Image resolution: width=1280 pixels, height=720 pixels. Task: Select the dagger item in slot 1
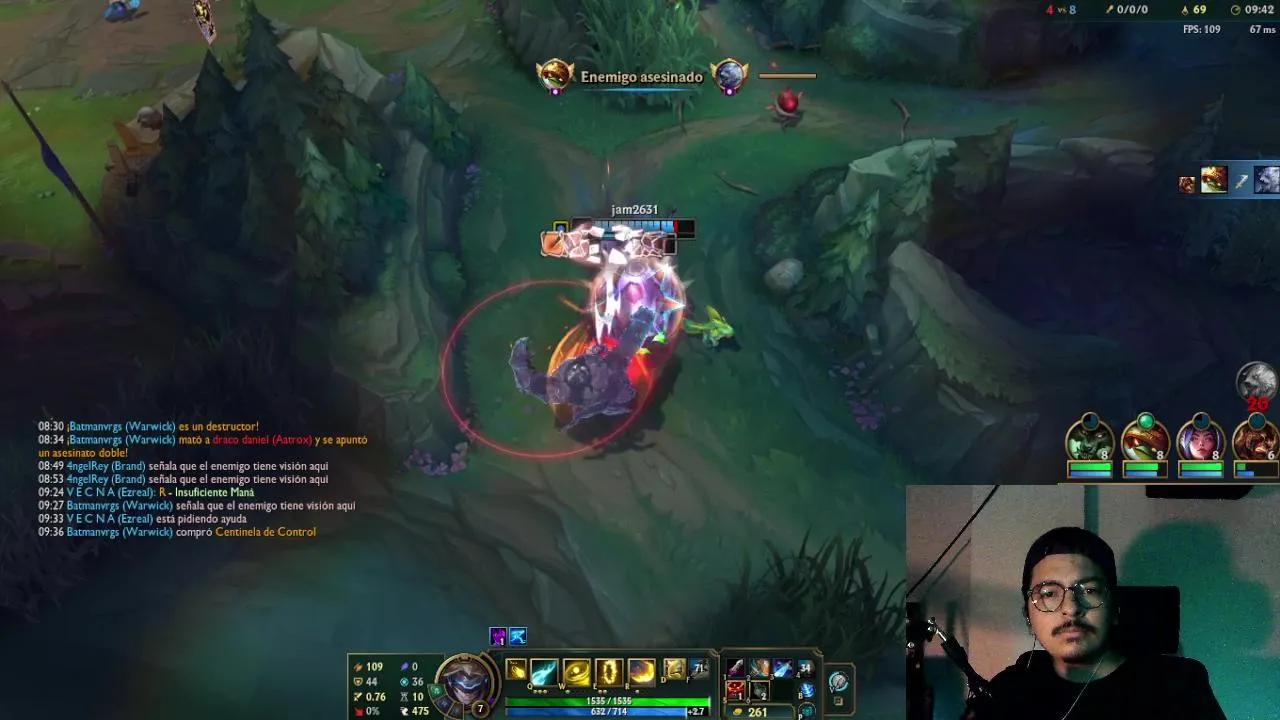pos(736,667)
